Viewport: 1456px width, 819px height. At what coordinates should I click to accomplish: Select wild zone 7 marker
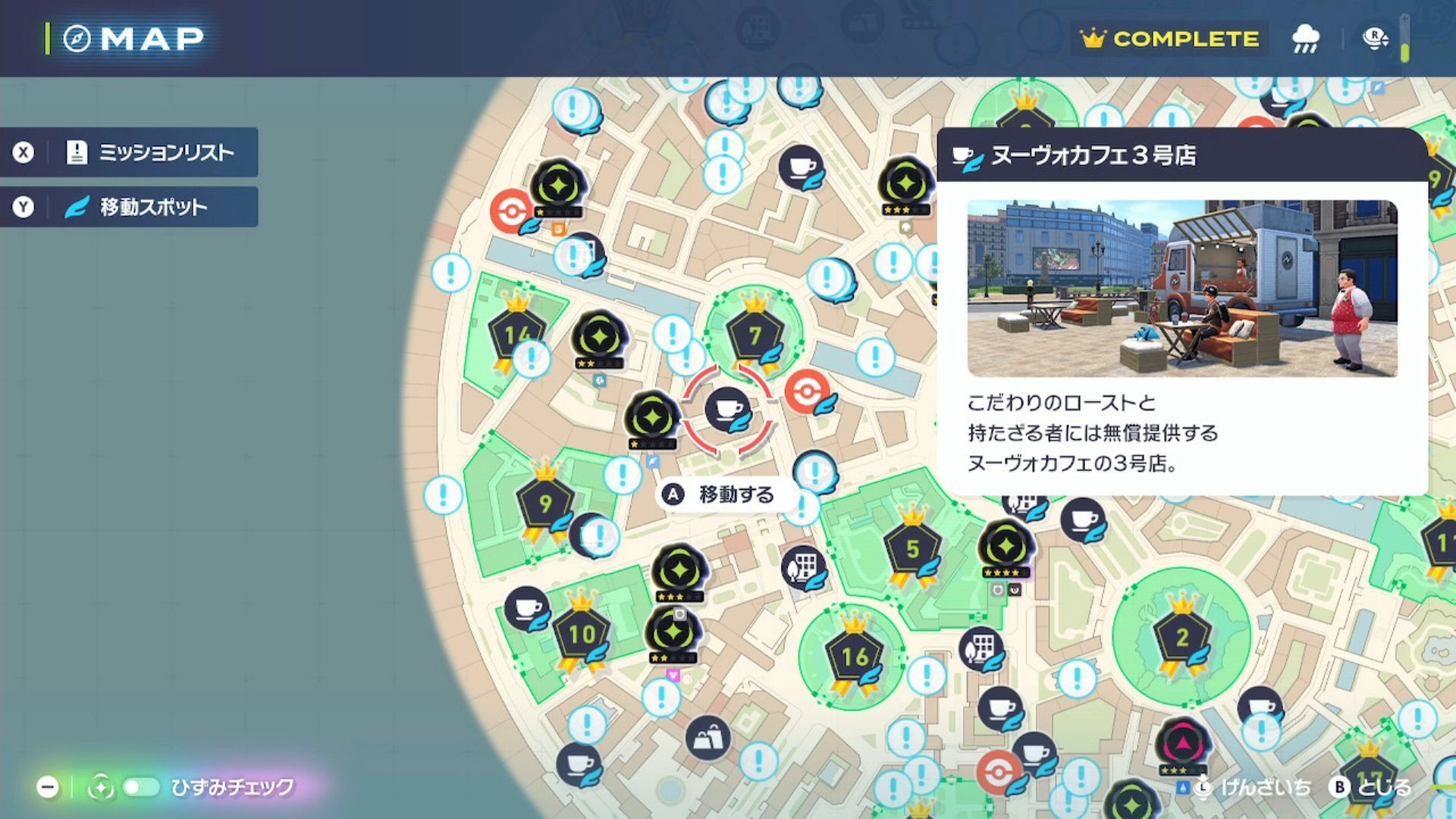click(x=754, y=335)
